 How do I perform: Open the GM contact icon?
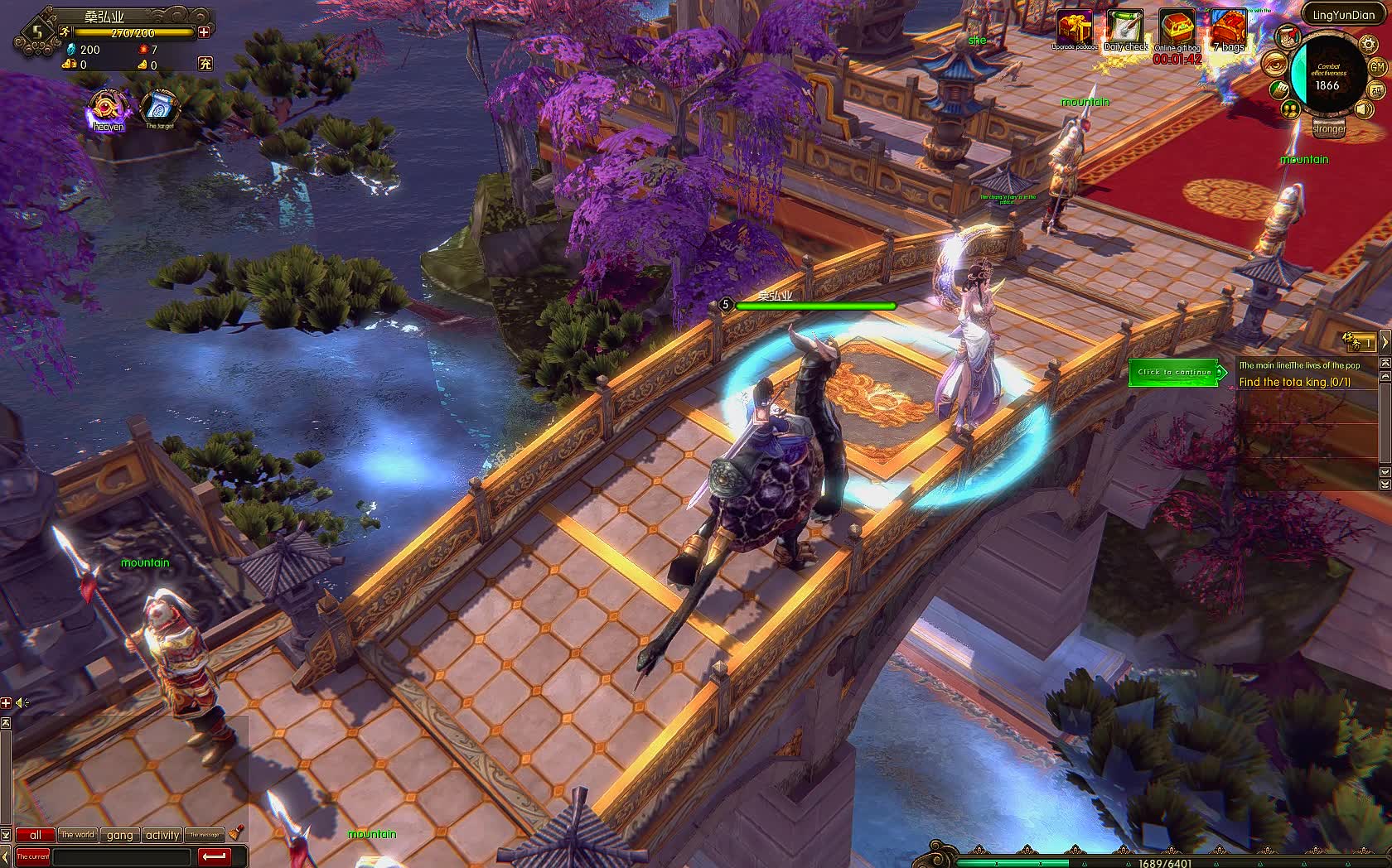click(x=1377, y=68)
